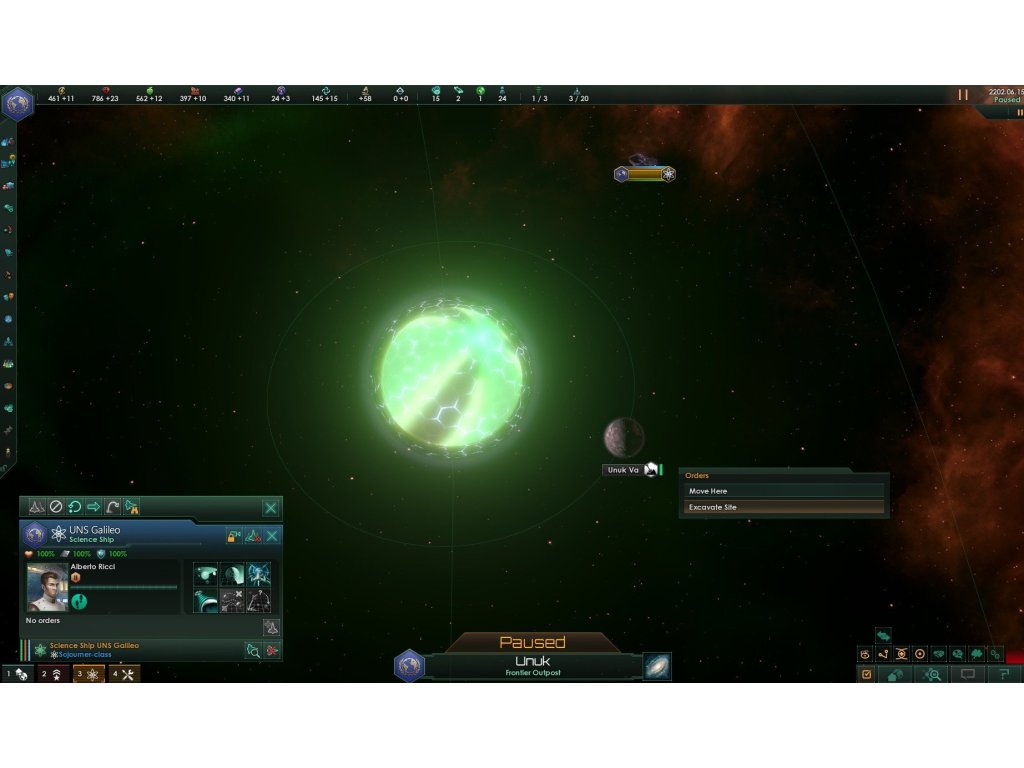Viewport: 1024px width, 768px height.
Task: Click the Unuk Va planet label
Action: point(623,470)
